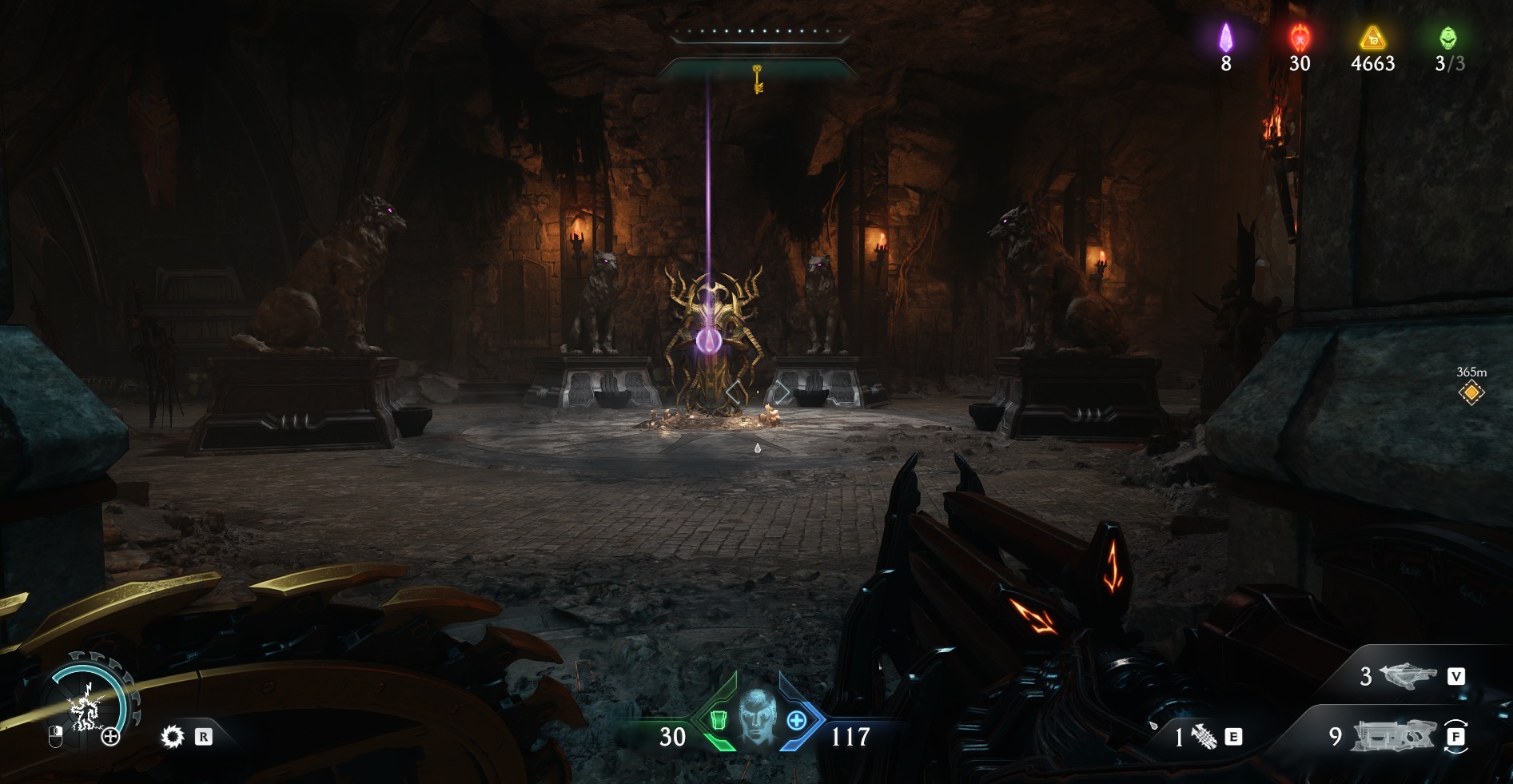This screenshot has height=784, width=1513.
Task: Select the orange diamond objective marker
Action: (x=1471, y=392)
